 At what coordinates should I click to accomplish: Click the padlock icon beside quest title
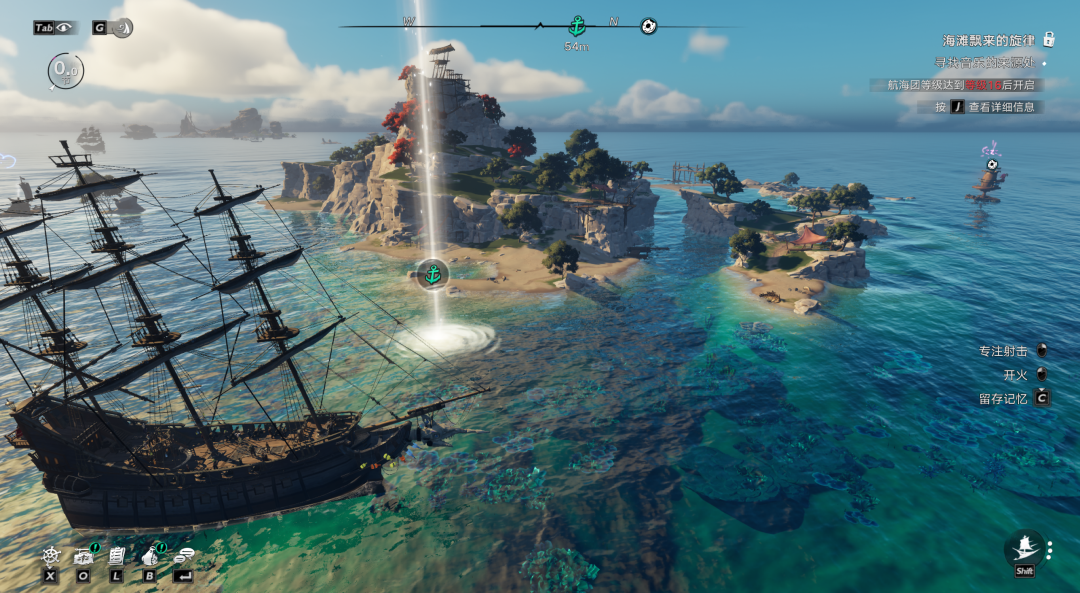1049,40
